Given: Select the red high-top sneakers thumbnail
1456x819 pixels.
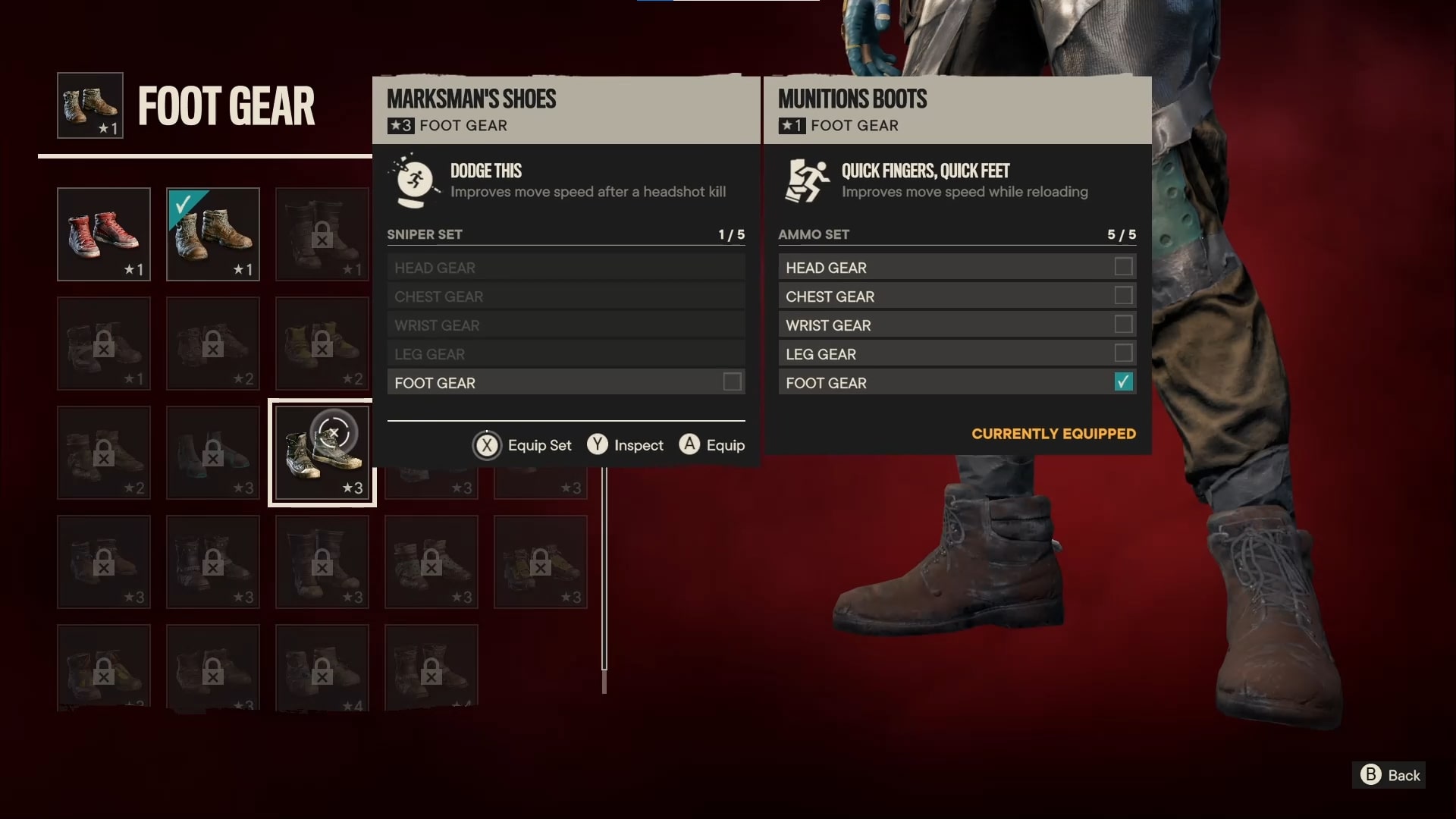Looking at the screenshot, I should tap(103, 234).
